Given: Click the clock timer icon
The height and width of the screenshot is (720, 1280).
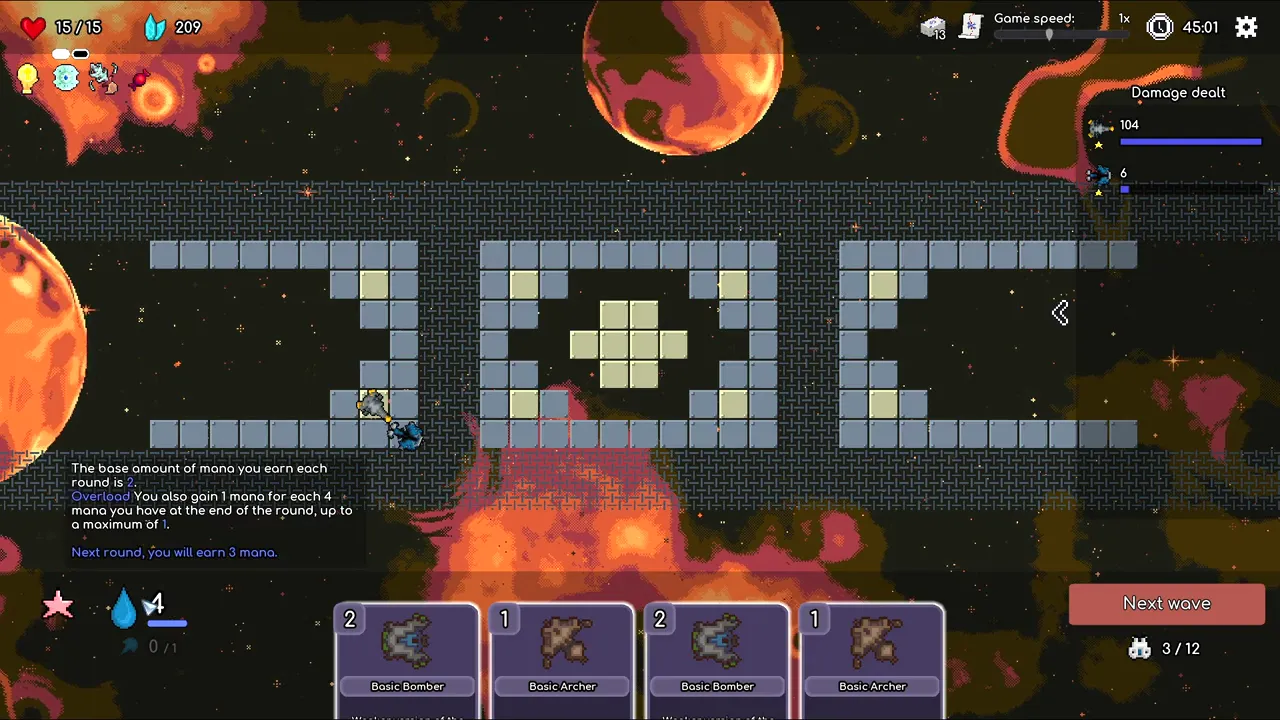Looking at the screenshot, I should click(x=1159, y=27).
